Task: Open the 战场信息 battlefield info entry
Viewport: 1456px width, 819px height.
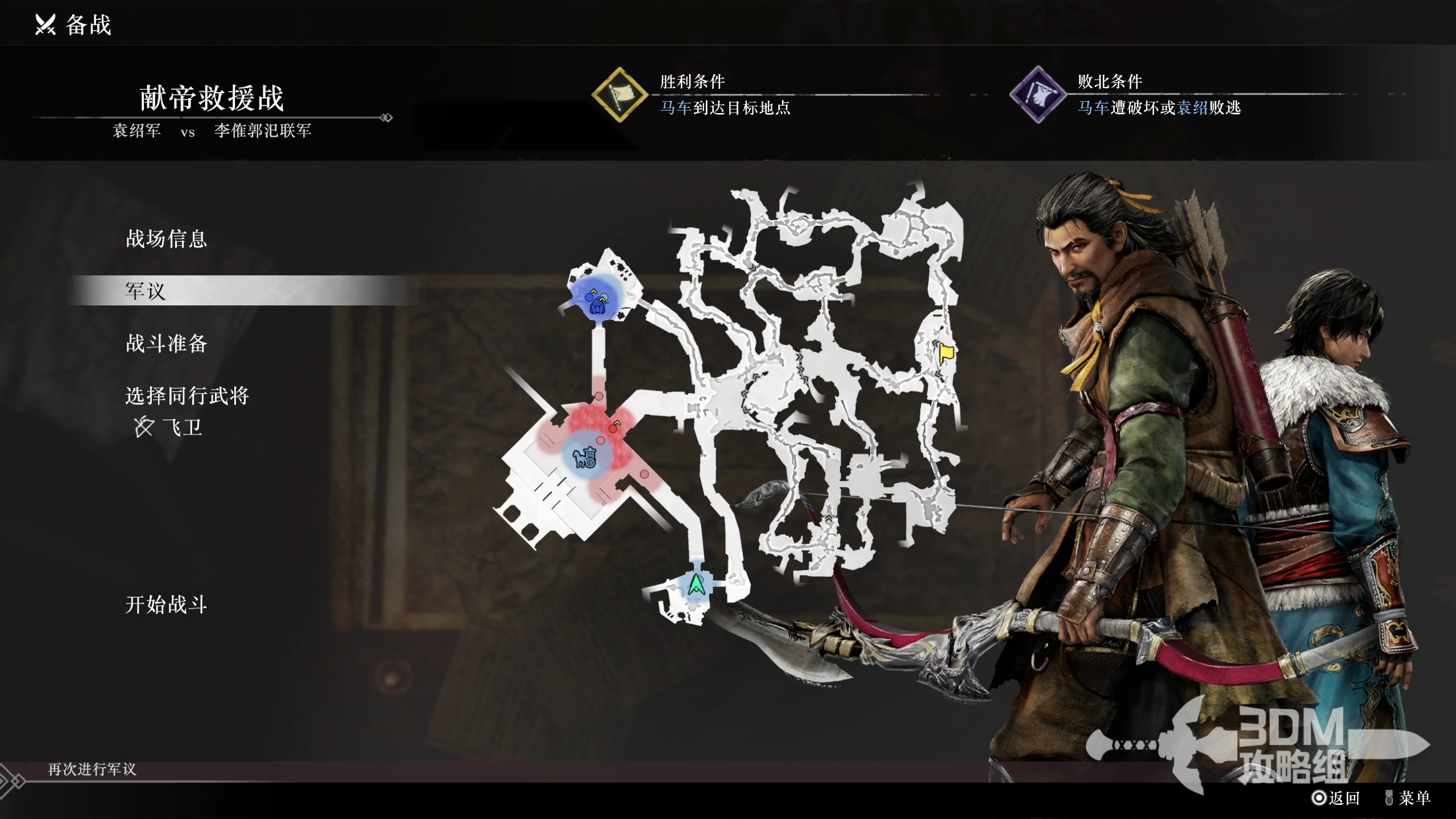Action: point(166,239)
